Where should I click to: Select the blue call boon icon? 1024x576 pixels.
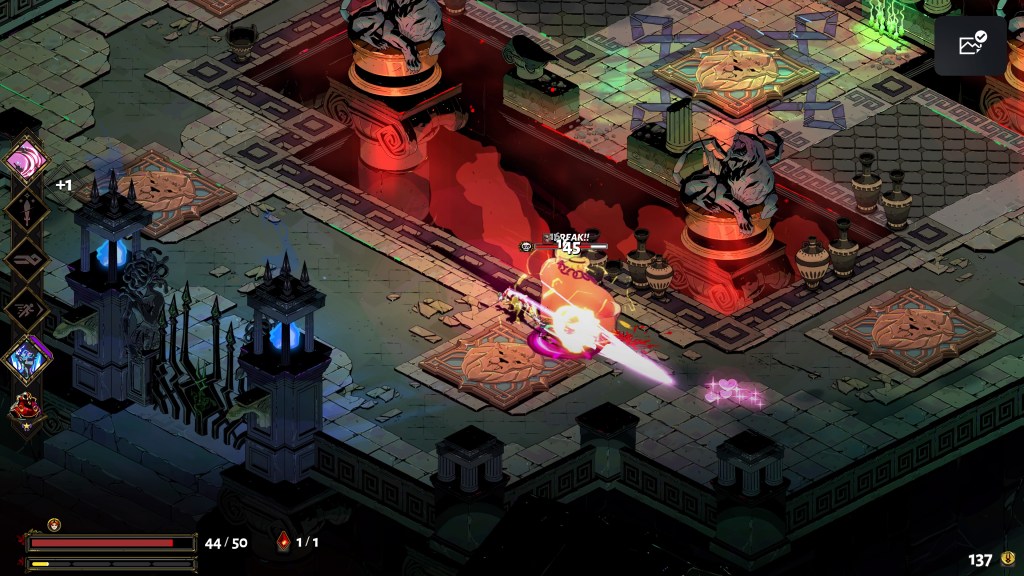(27, 358)
